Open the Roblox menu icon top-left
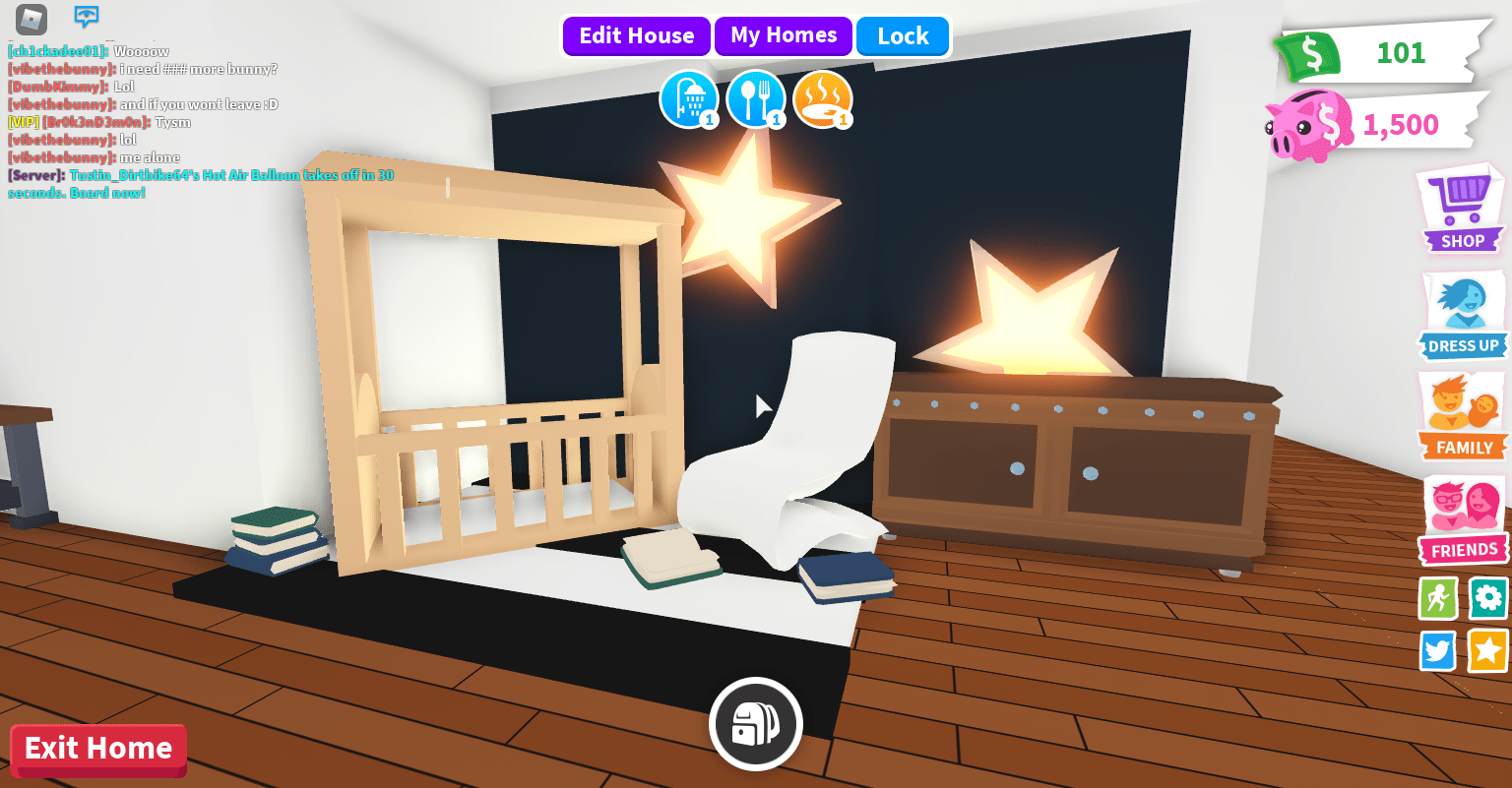 click(x=30, y=18)
